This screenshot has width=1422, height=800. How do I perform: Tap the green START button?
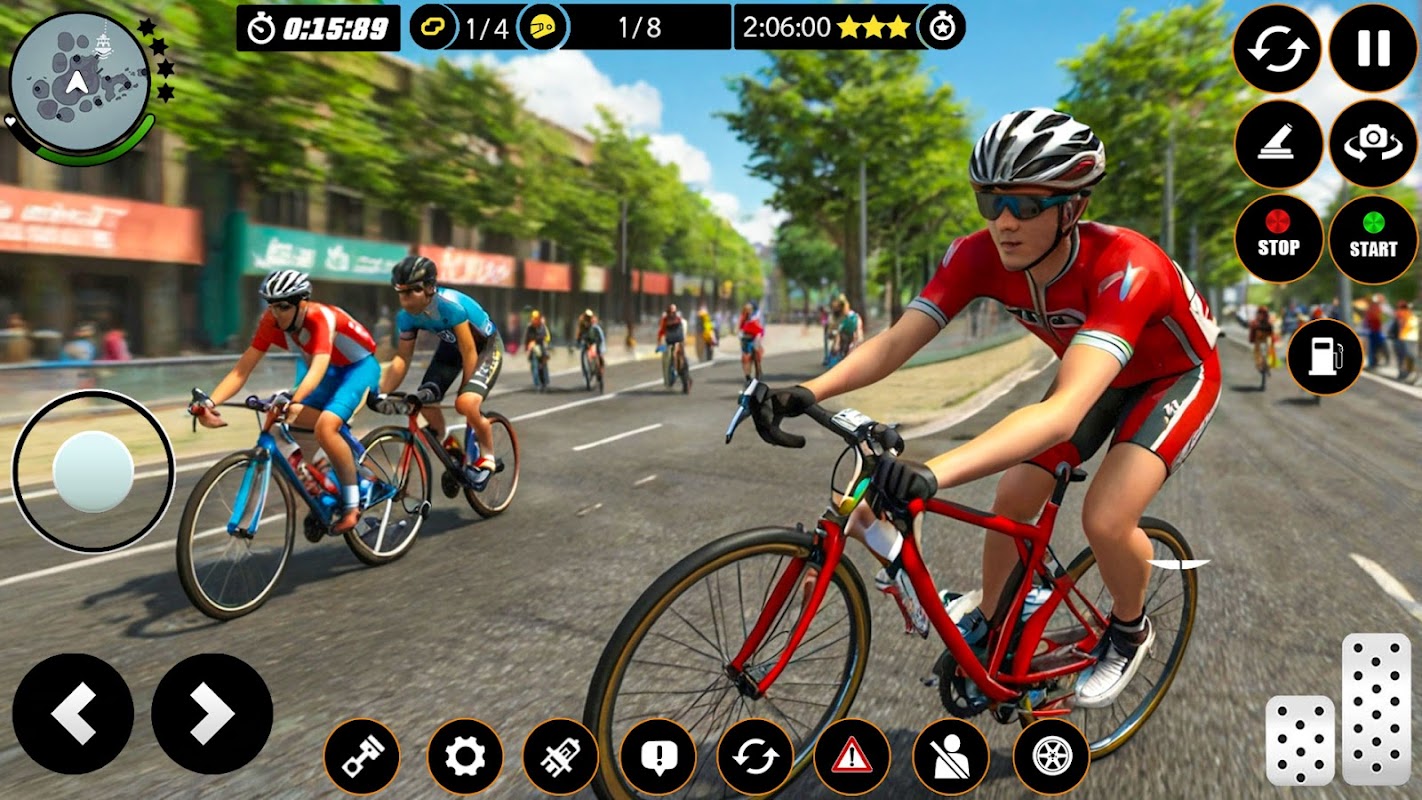(x=1373, y=239)
